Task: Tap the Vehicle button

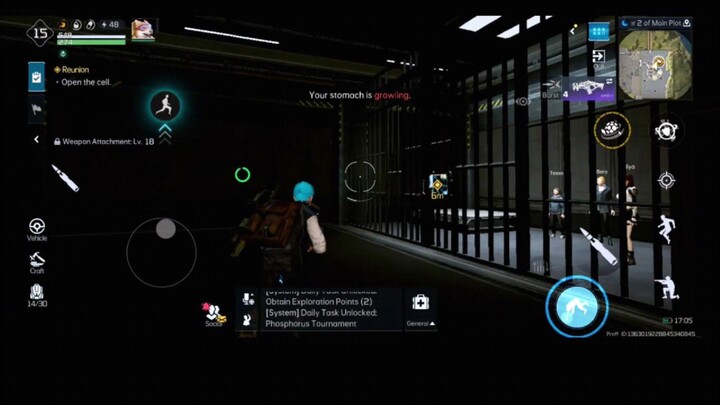Action: 37,229
